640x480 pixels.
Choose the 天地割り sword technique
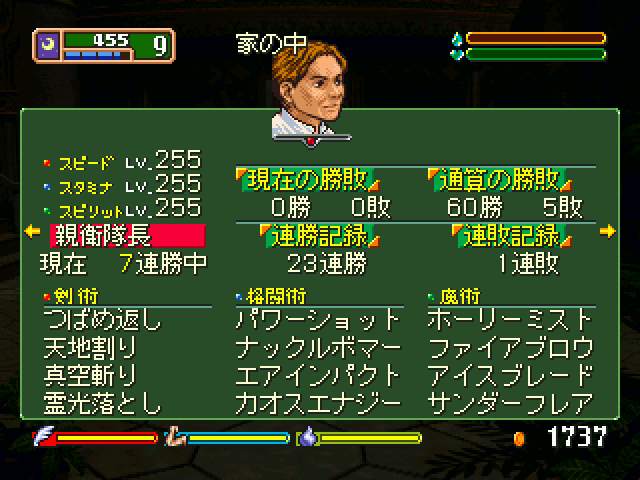(x=90, y=349)
